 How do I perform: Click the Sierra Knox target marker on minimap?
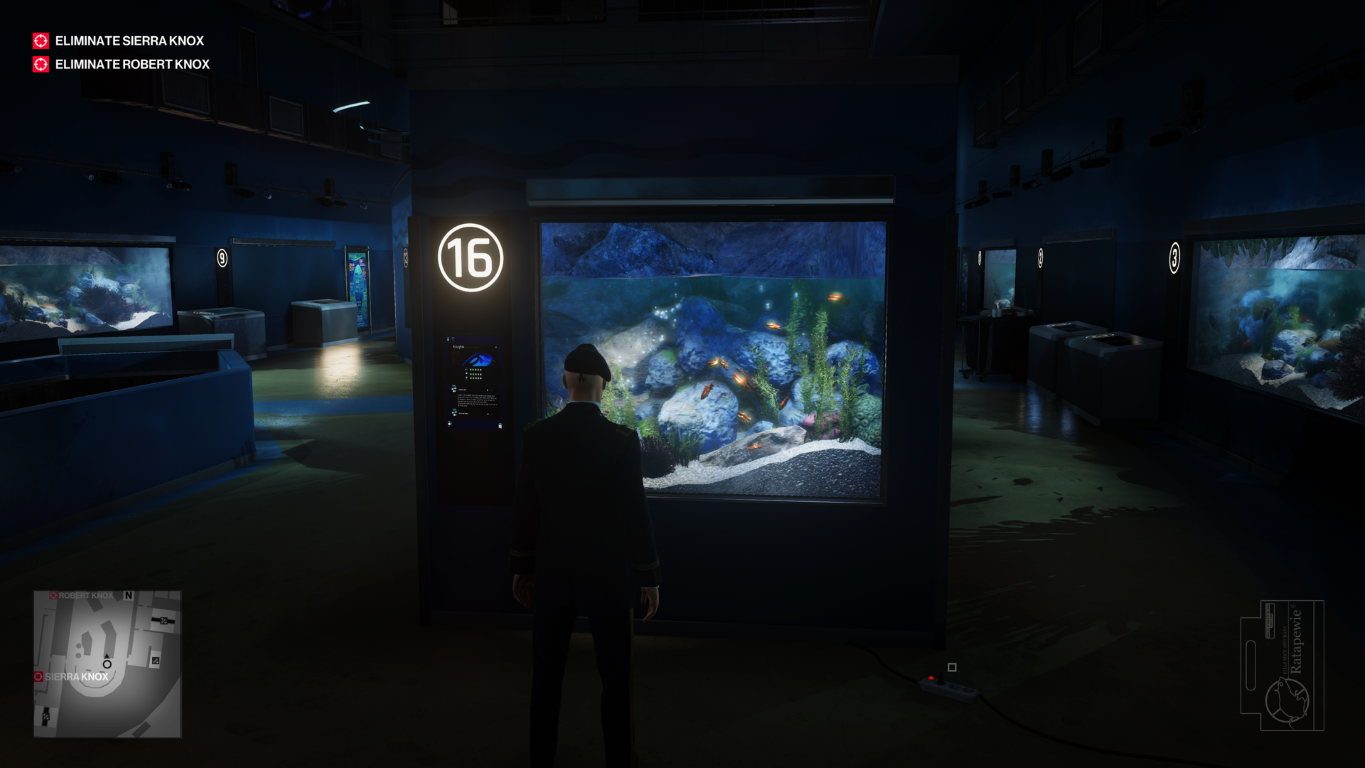pos(39,677)
